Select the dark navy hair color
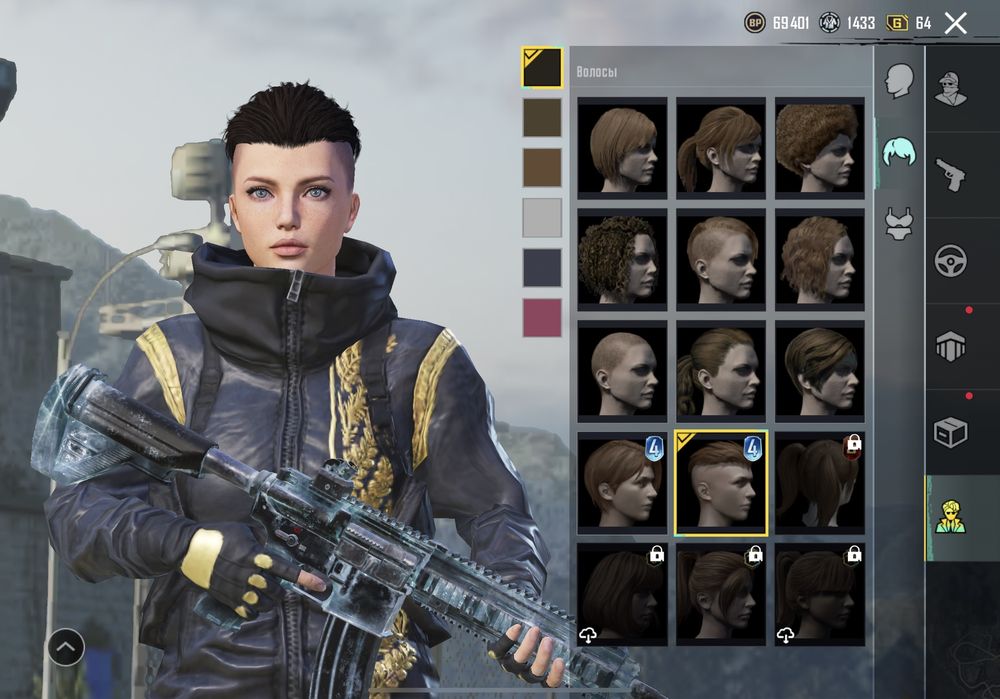 [x=542, y=267]
